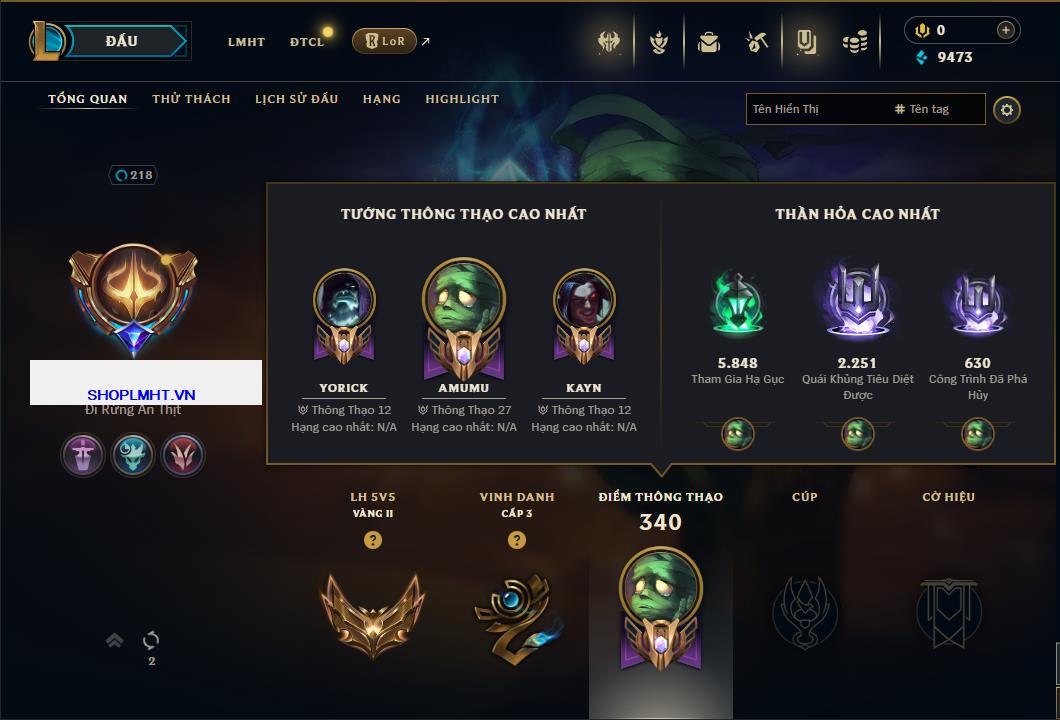Select the HIGHLIGHT tab

tap(462, 99)
